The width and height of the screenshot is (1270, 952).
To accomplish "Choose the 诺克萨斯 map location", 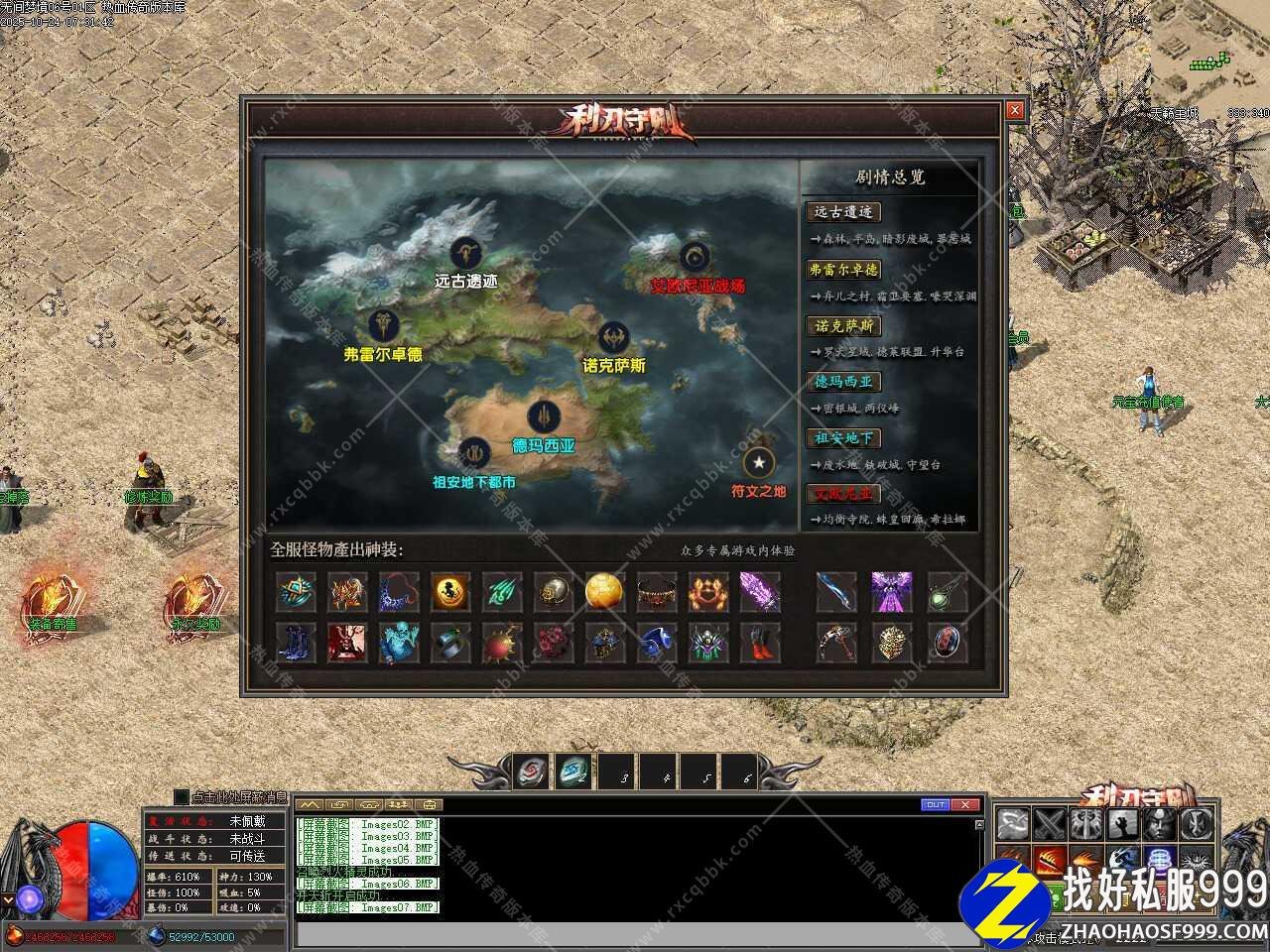I will [x=614, y=338].
